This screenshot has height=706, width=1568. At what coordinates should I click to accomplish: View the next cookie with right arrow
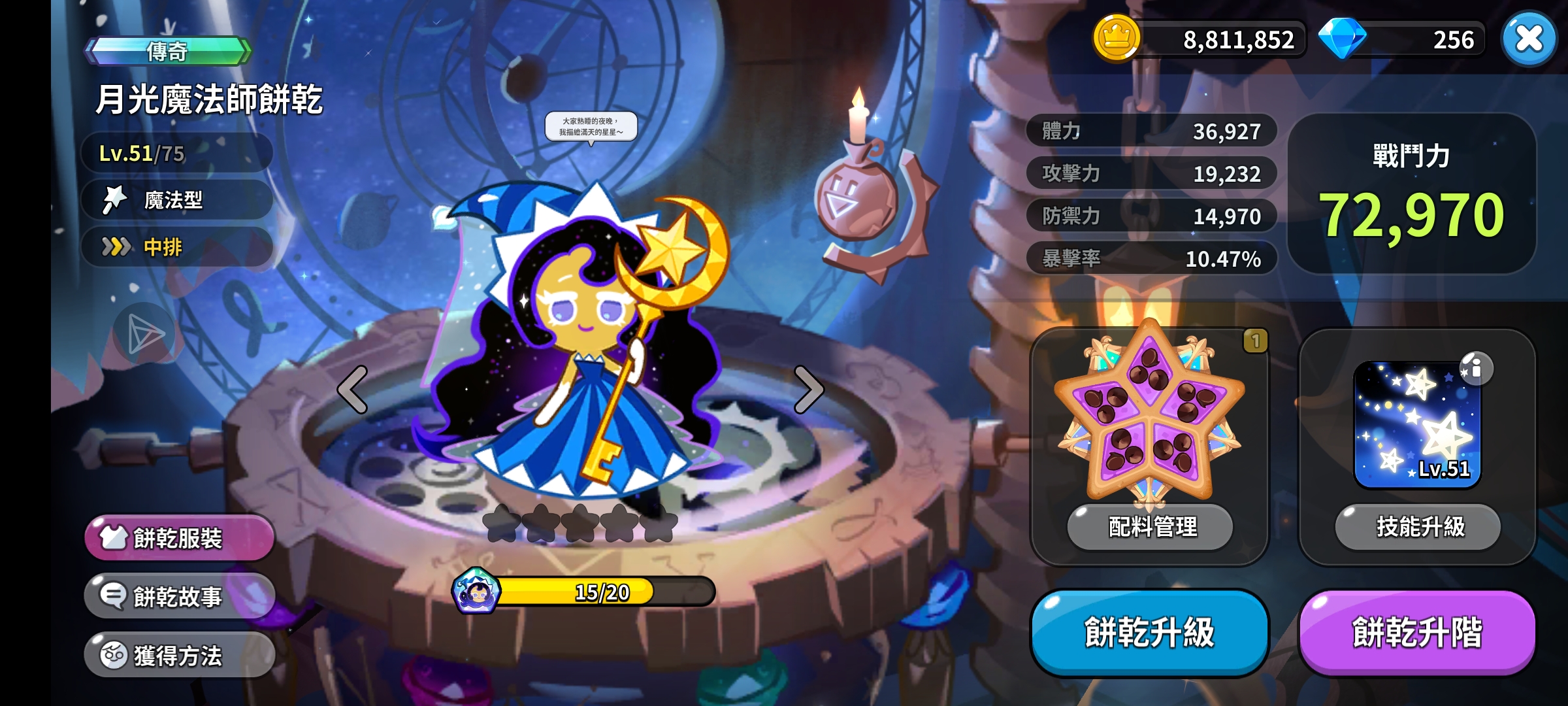click(x=809, y=390)
